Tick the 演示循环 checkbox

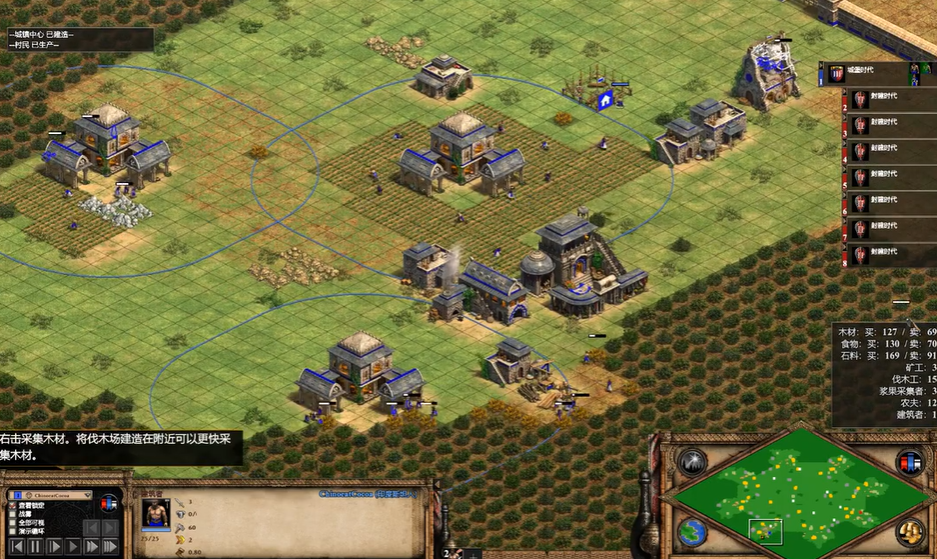[11, 531]
